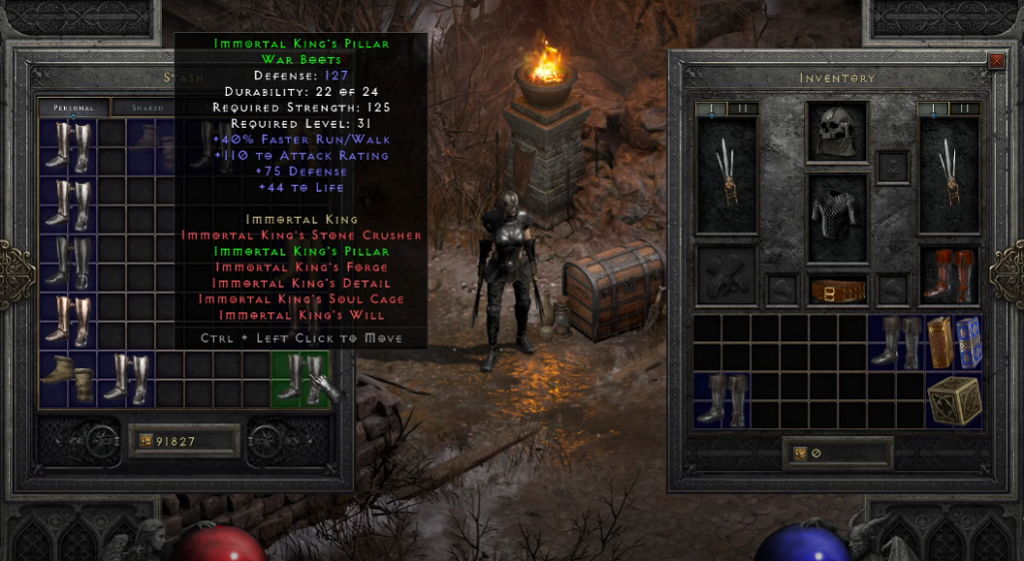Screen dimensions: 1024x561
Task: Select the equipped belt slot
Action: pyautogui.click(x=836, y=290)
